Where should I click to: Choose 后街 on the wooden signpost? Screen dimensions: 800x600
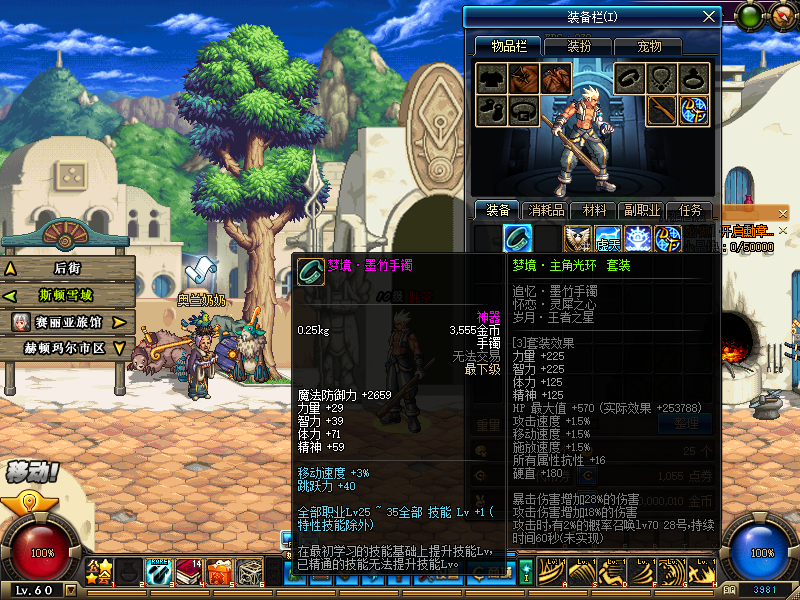pos(67,268)
